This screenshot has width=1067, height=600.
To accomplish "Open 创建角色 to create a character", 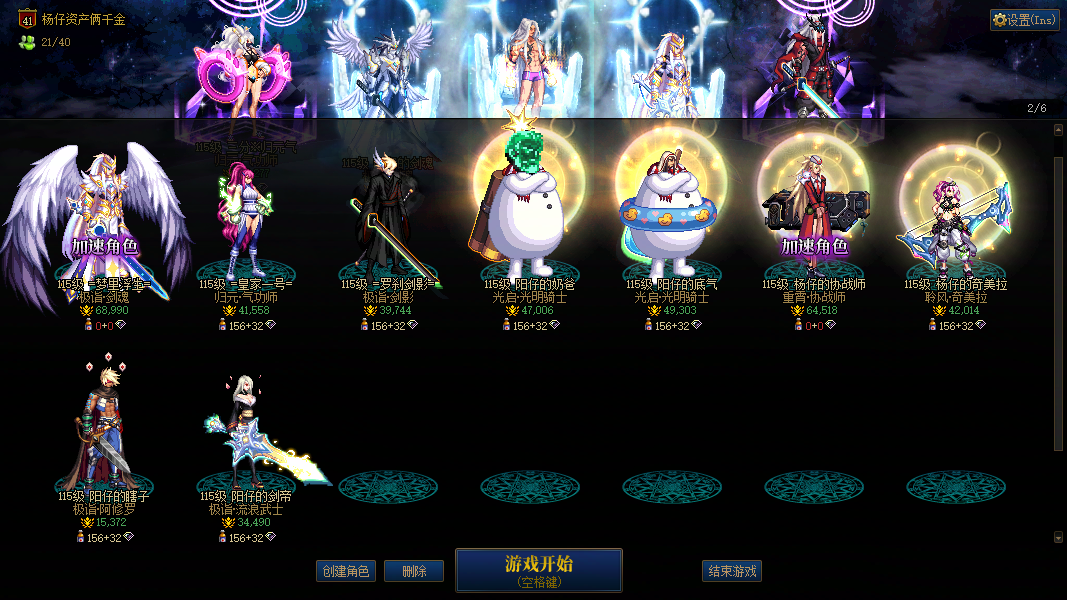I will (345, 571).
